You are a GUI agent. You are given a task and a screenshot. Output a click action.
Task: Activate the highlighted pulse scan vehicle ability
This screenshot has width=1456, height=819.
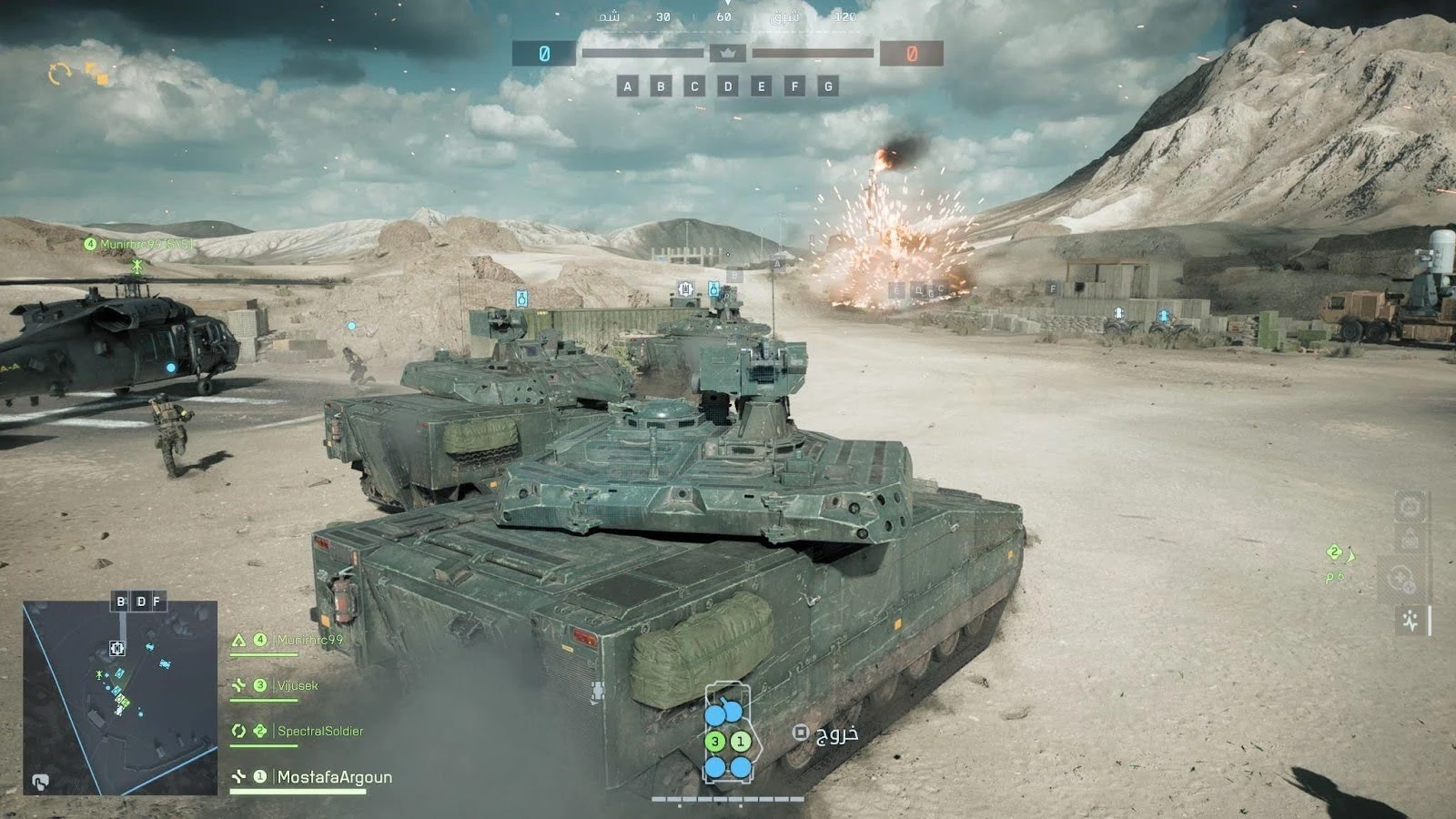pos(1410,622)
